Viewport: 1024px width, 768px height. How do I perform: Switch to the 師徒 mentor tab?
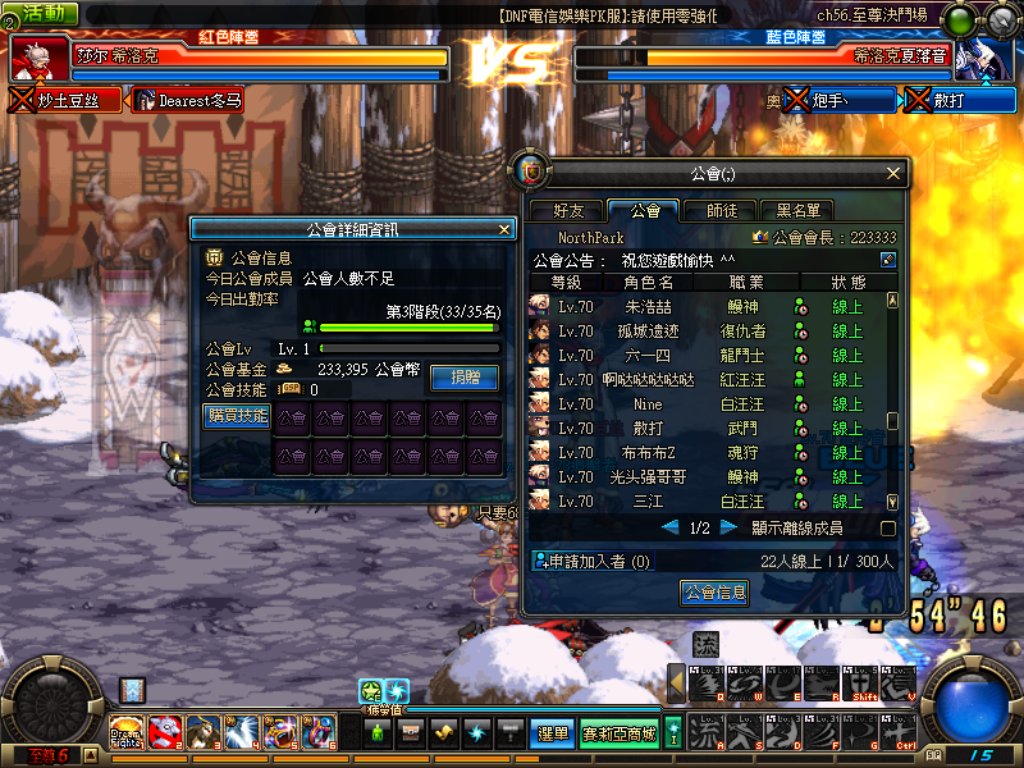(722, 211)
